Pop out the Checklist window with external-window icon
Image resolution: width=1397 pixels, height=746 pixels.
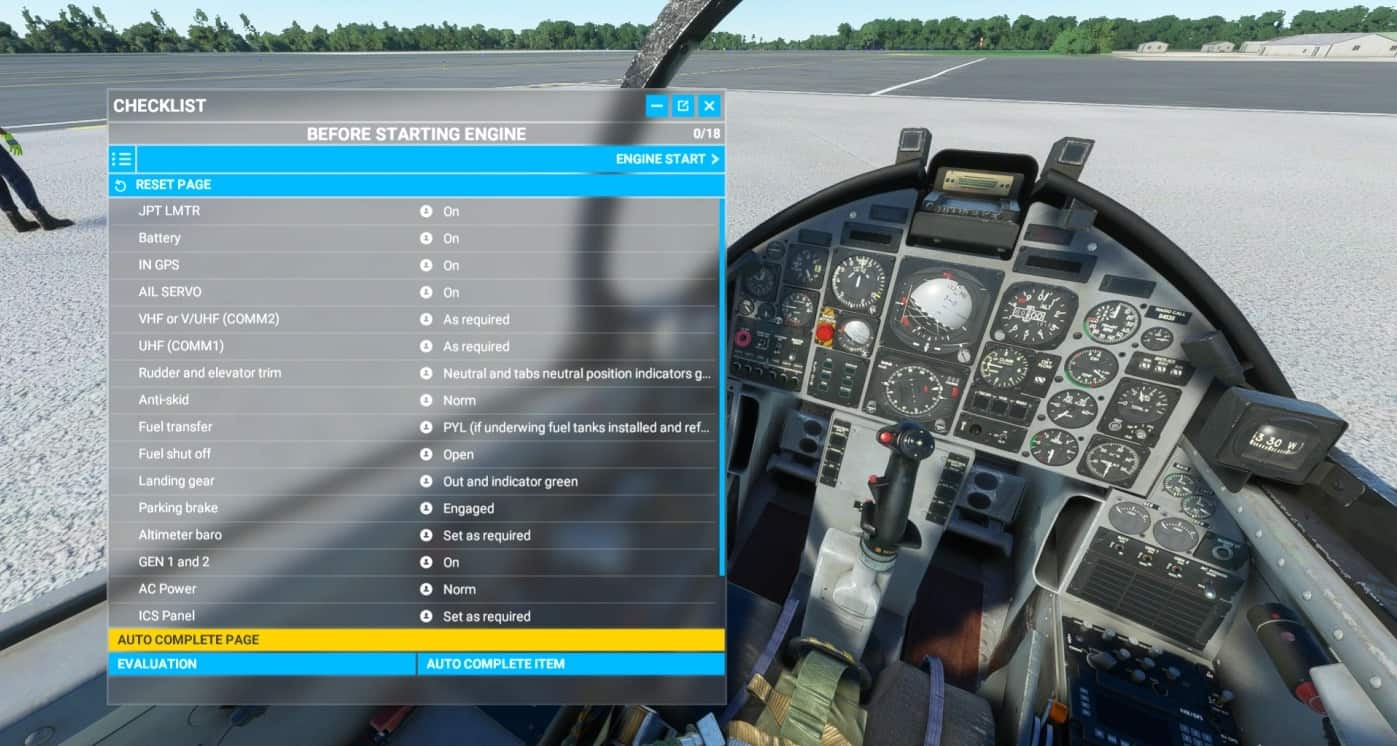685,105
